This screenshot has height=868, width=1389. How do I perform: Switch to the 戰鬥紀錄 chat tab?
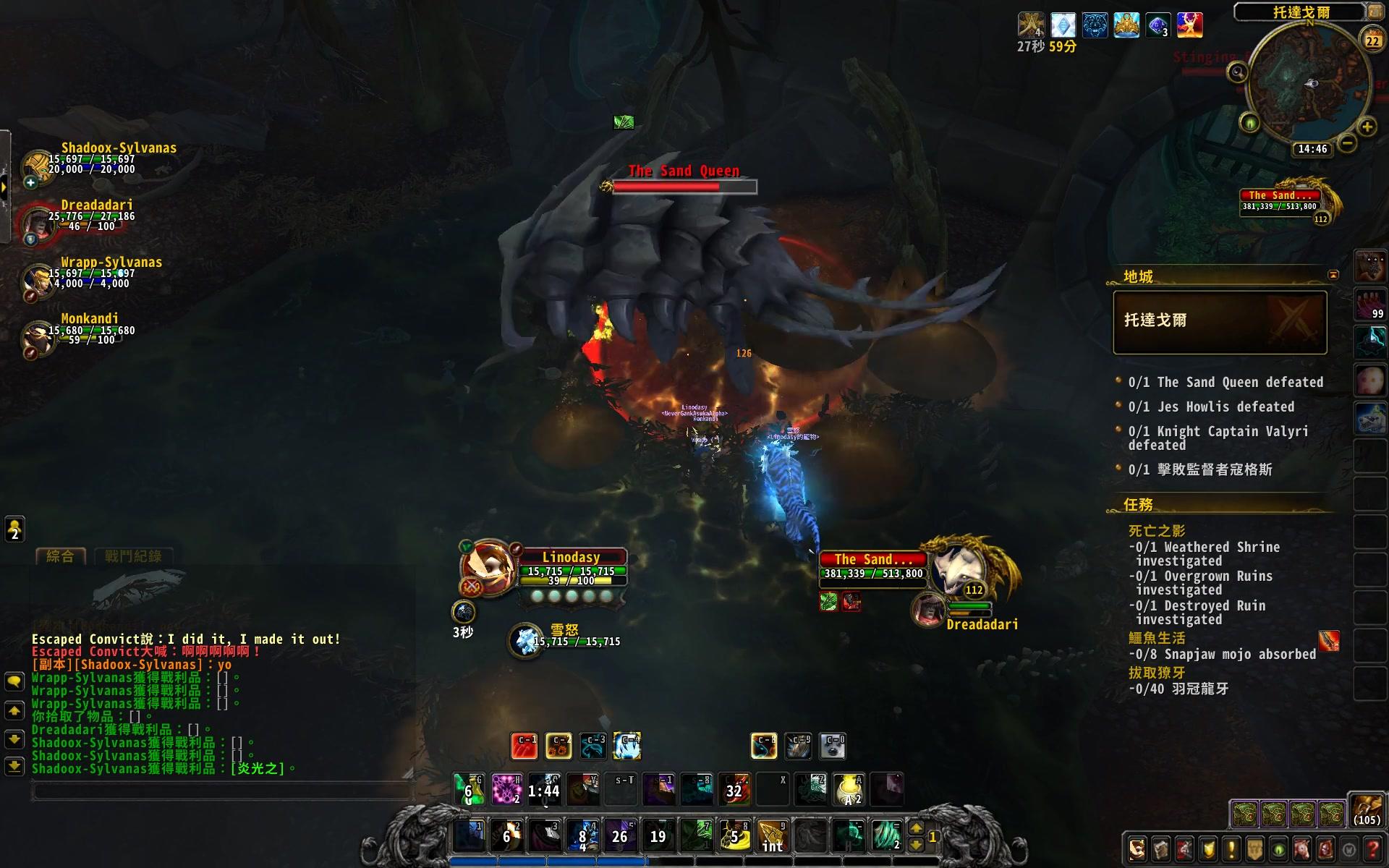134,556
